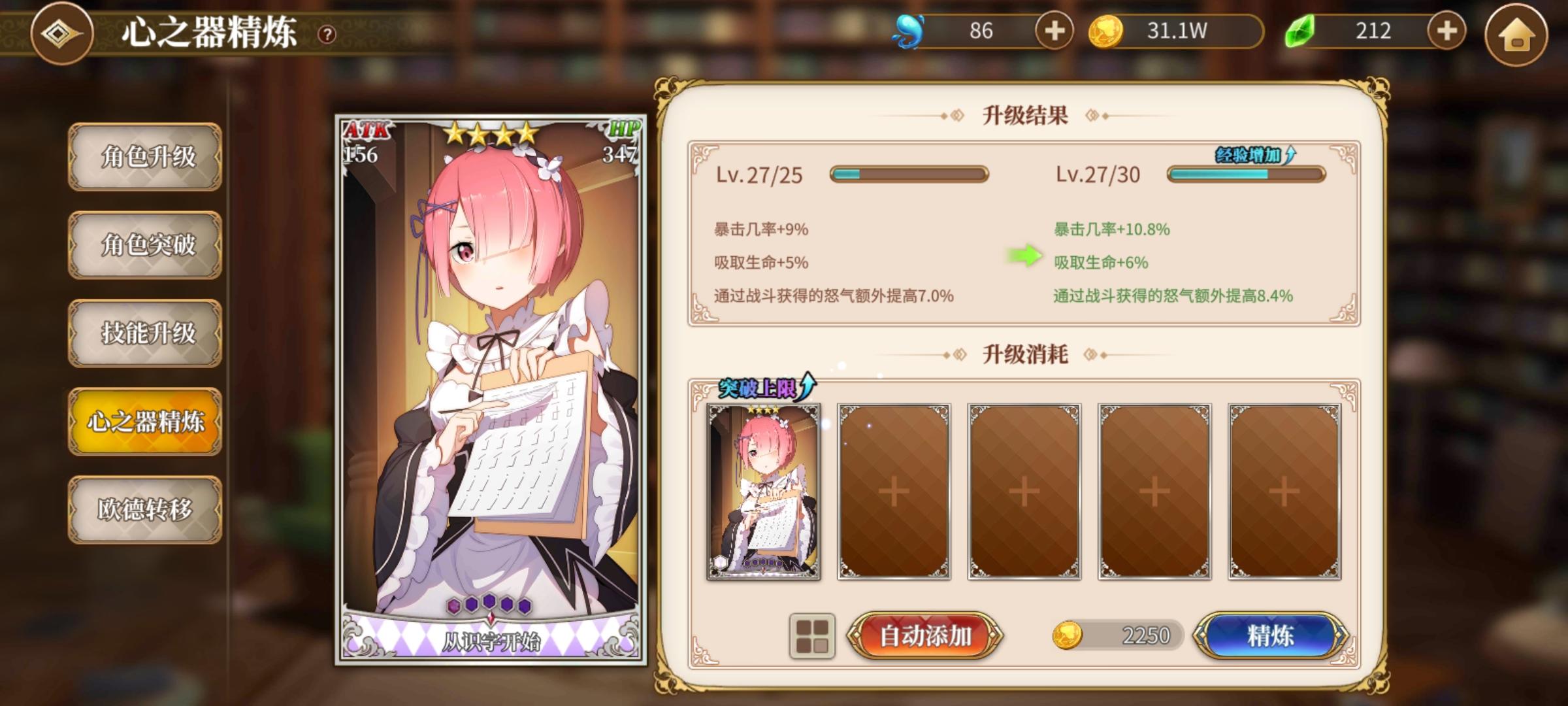Viewport: 1568px width, 706px height.
Task: Click the plus next to the blue soul currency
Action: pos(1056,29)
